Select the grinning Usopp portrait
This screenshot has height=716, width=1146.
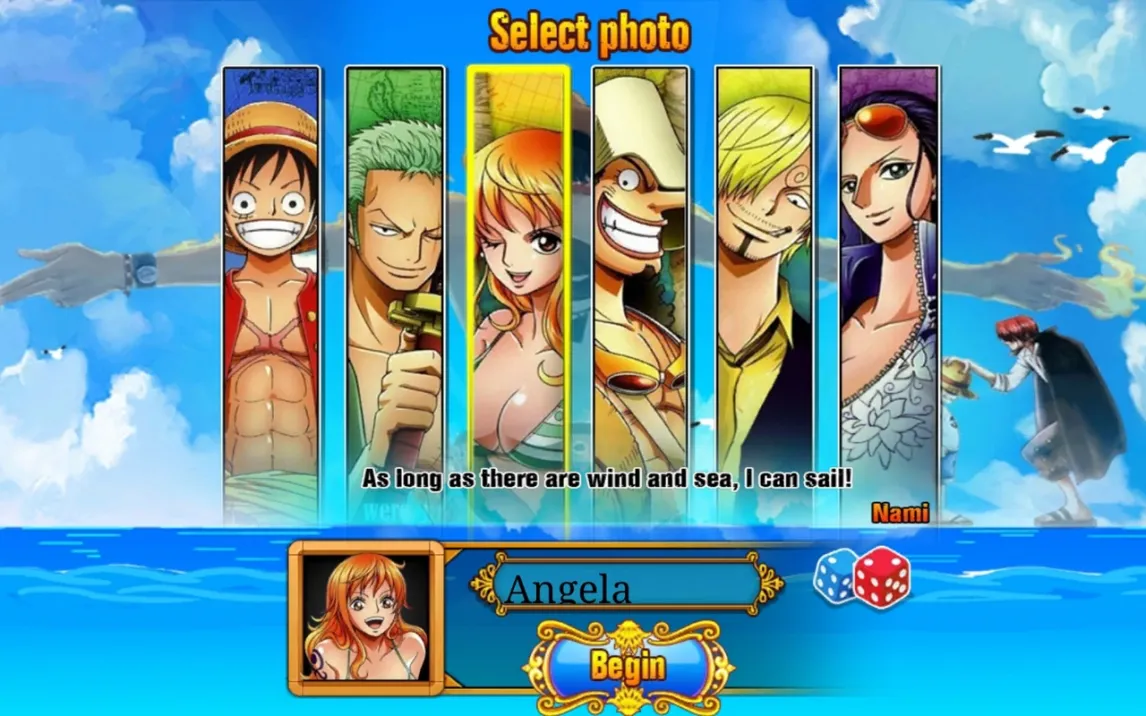641,290
